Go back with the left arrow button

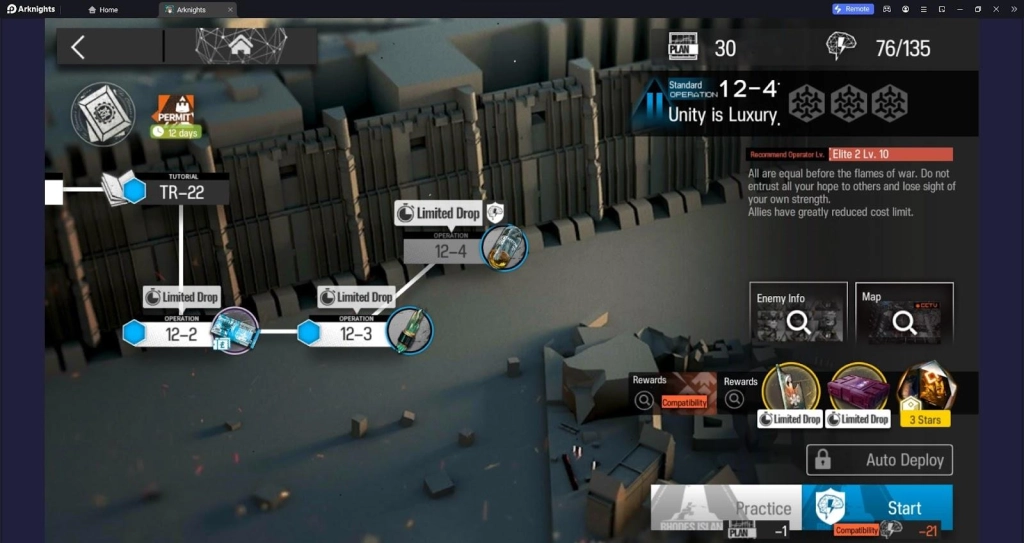click(x=78, y=46)
